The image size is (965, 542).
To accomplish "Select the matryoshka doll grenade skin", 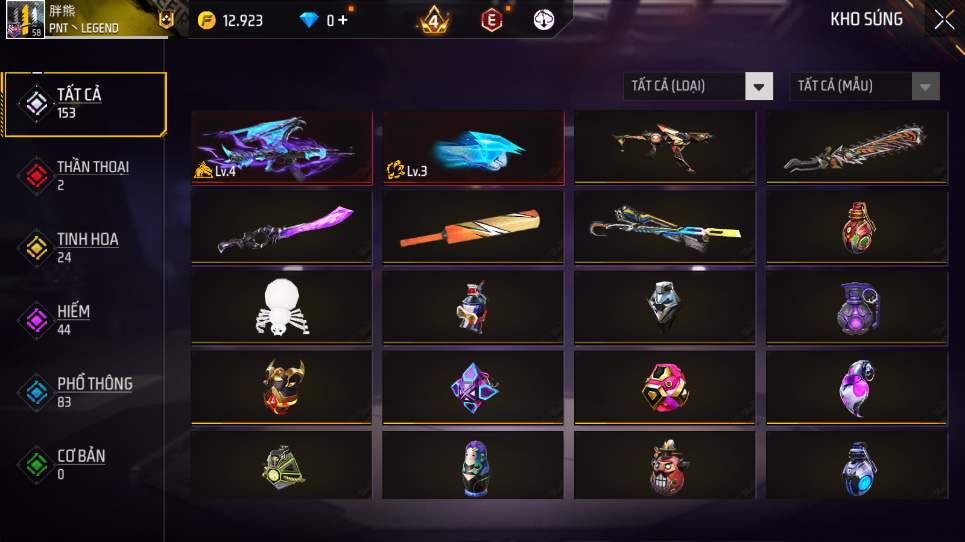I will pos(473,466).
